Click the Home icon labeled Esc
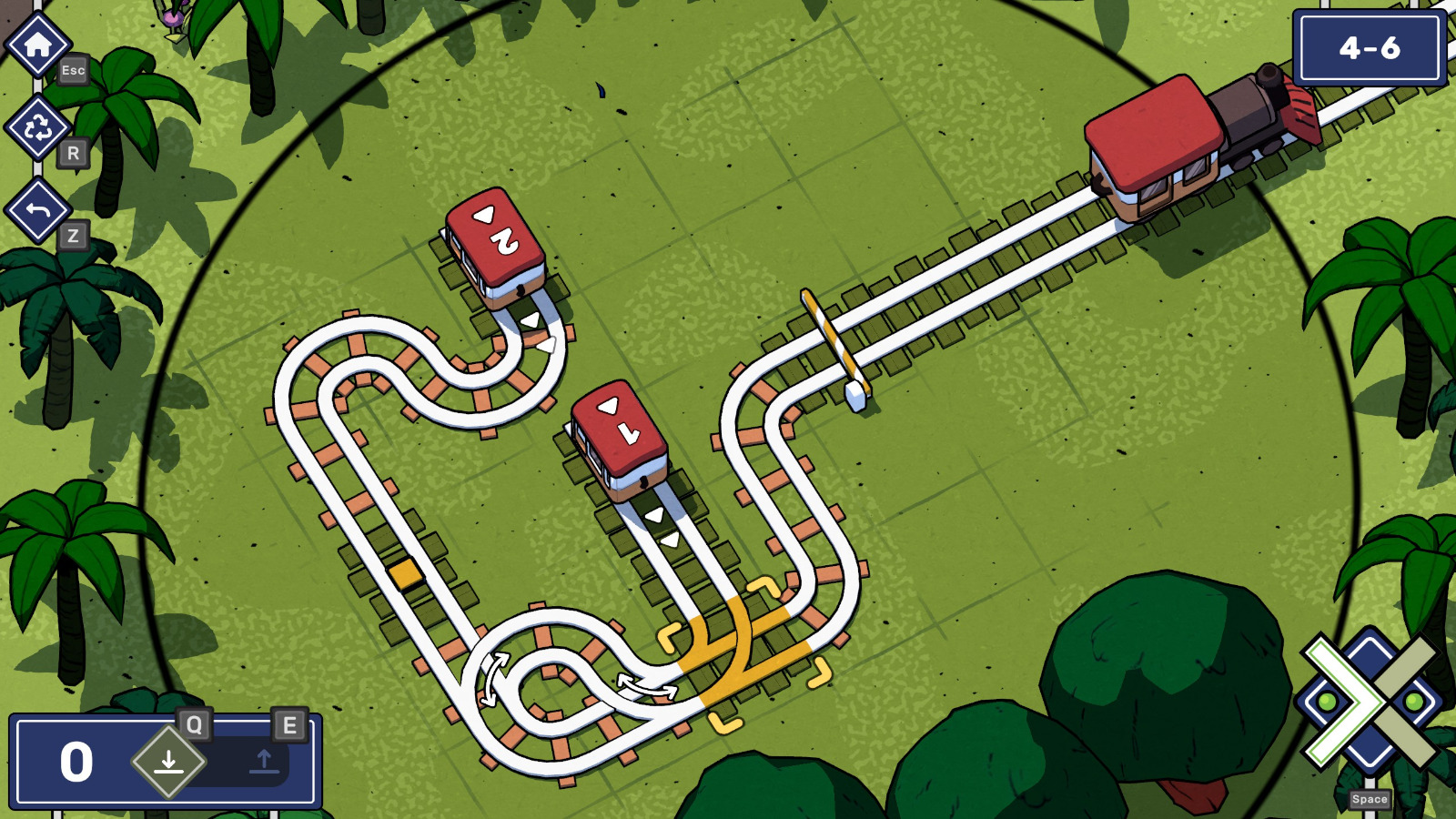This screenshot has height=819, width=1456. click(x=36, y=43)
